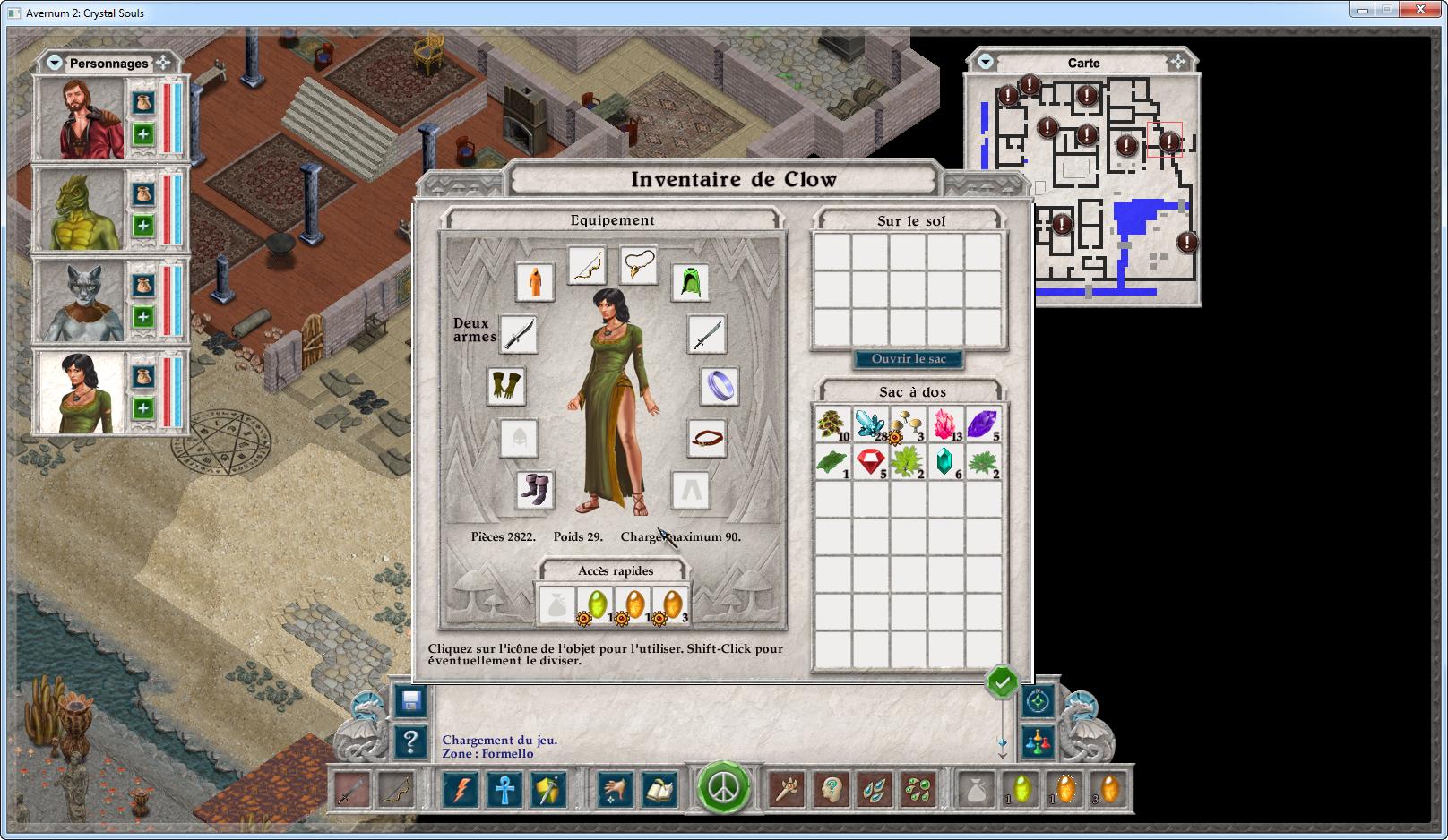This screenshot has height=840, width=1448.
Task: Select the necklace equipment slot
Action: tap(638, 263)
